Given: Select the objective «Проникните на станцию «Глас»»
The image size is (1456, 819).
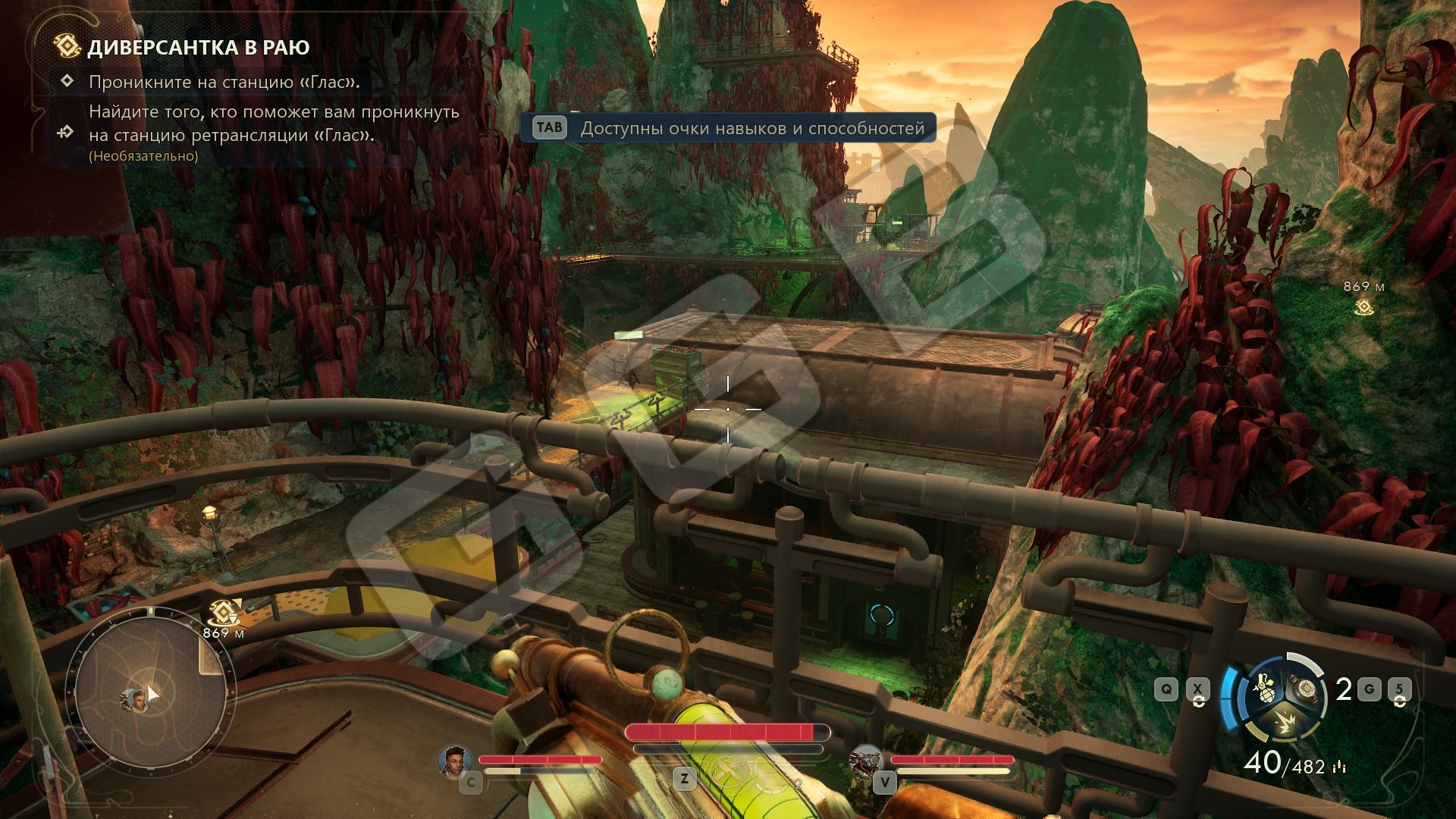Looking at the screenshot, I should coord(224,82).
